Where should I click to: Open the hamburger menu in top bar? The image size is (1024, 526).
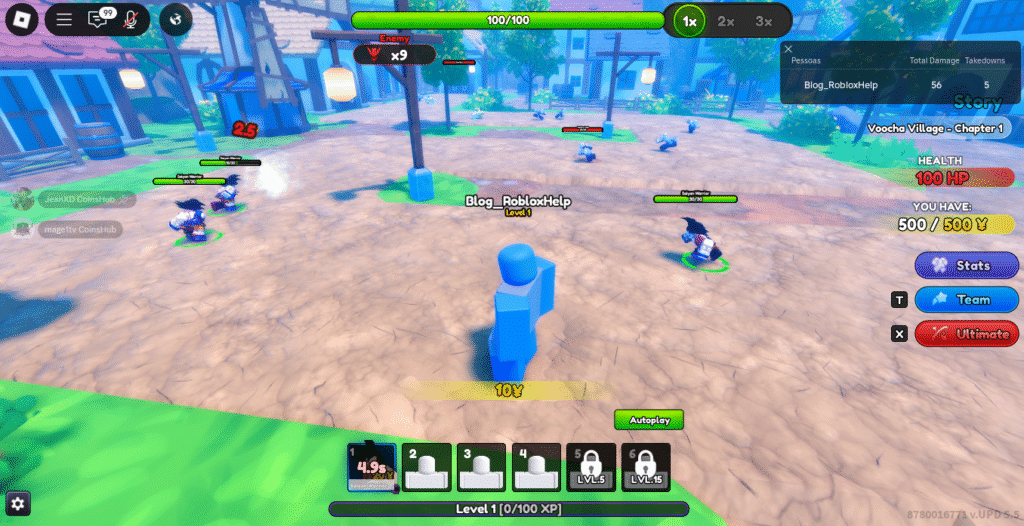[65, 19]
